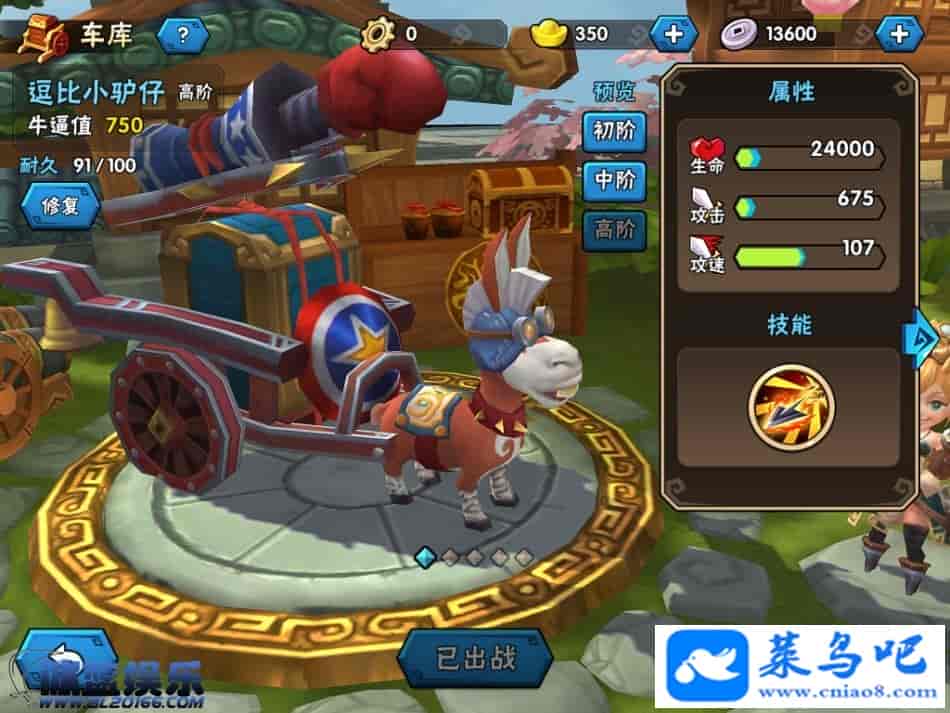The image size is (950, 713).
Task: Click the 已出战 deployed button
Action: click(476, 660)
